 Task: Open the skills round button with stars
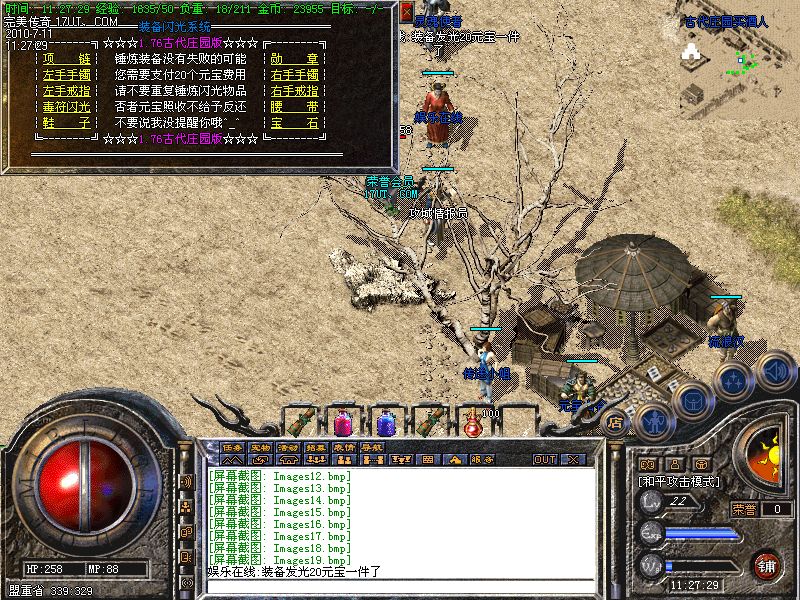coord(734,380)
